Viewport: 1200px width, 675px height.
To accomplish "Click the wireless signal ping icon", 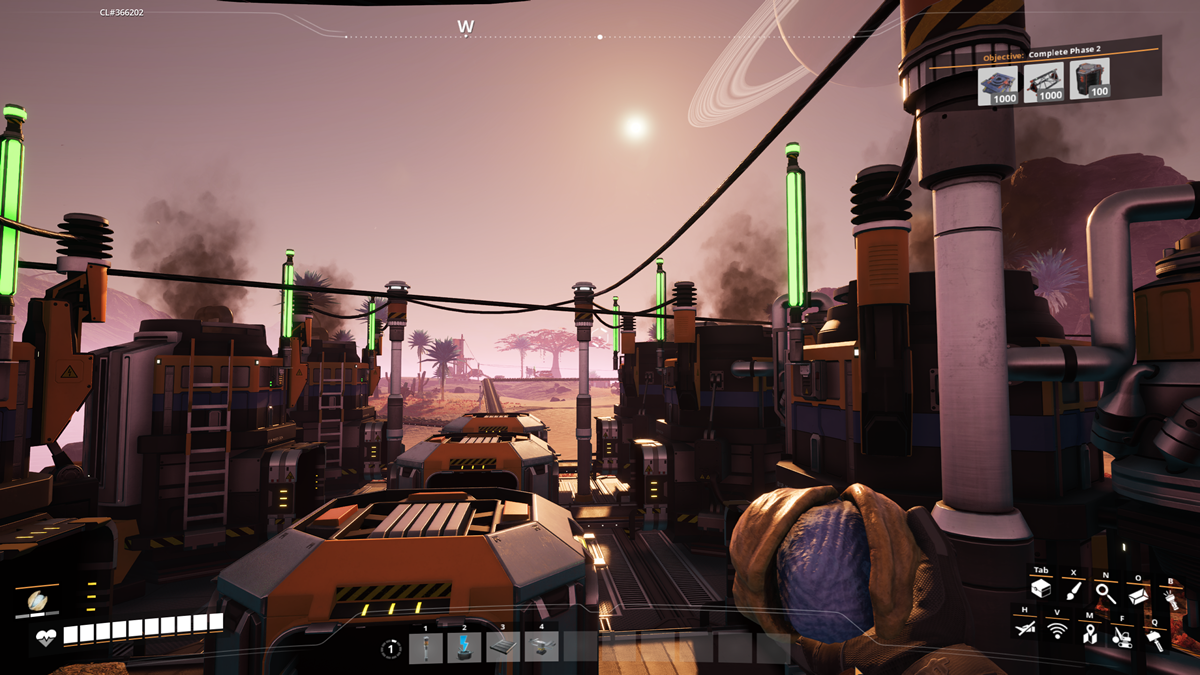I will point(1057,630).
